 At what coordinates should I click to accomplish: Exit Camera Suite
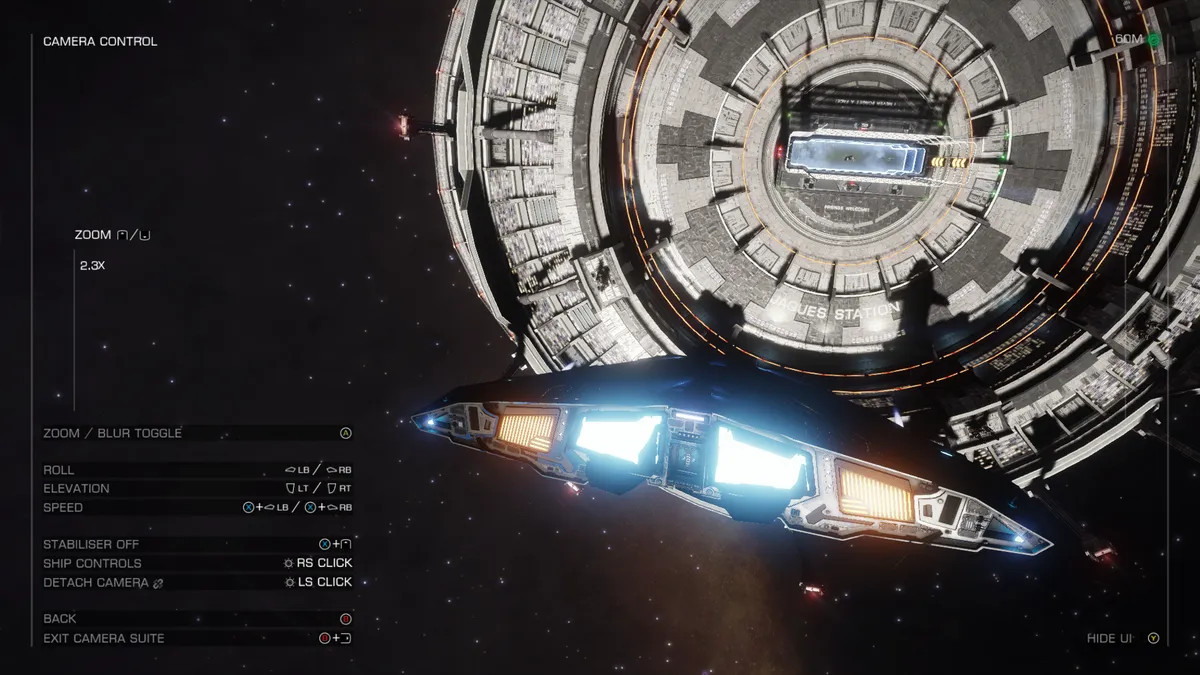(x=196, y=638)
